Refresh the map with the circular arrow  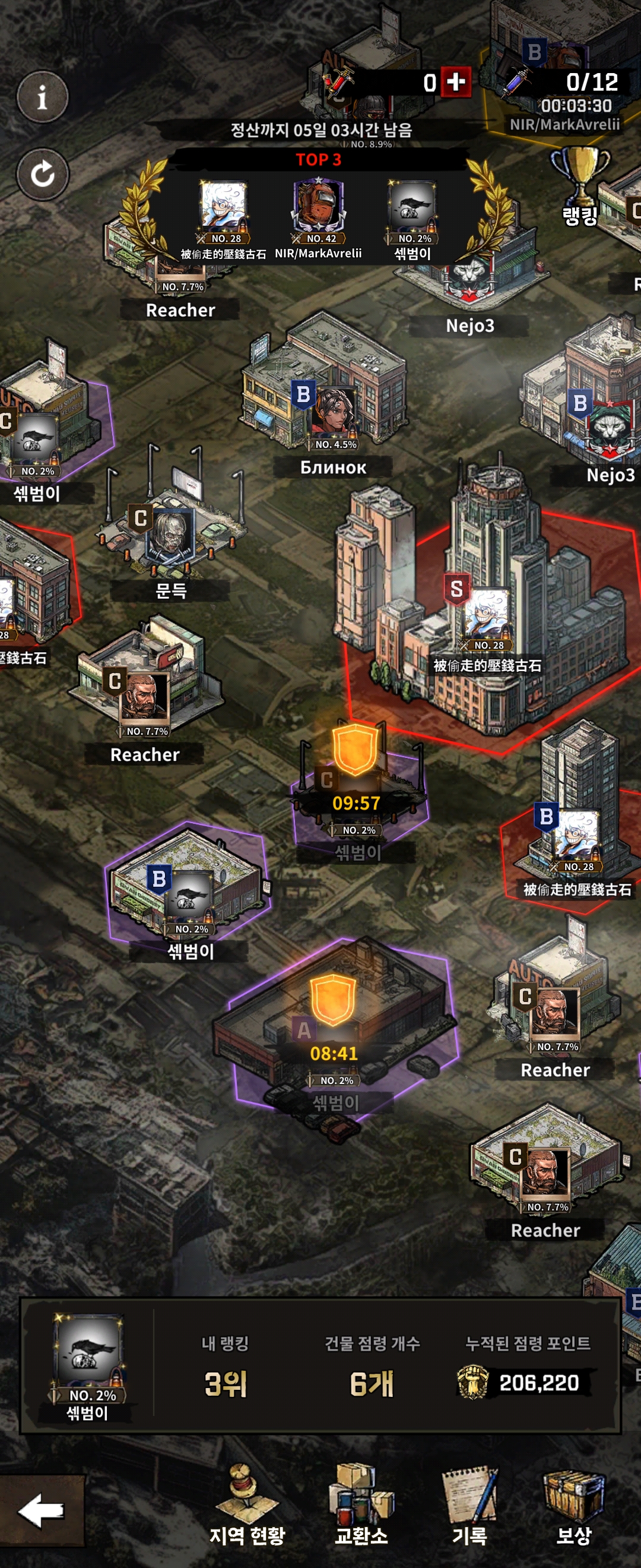(42, 175)
